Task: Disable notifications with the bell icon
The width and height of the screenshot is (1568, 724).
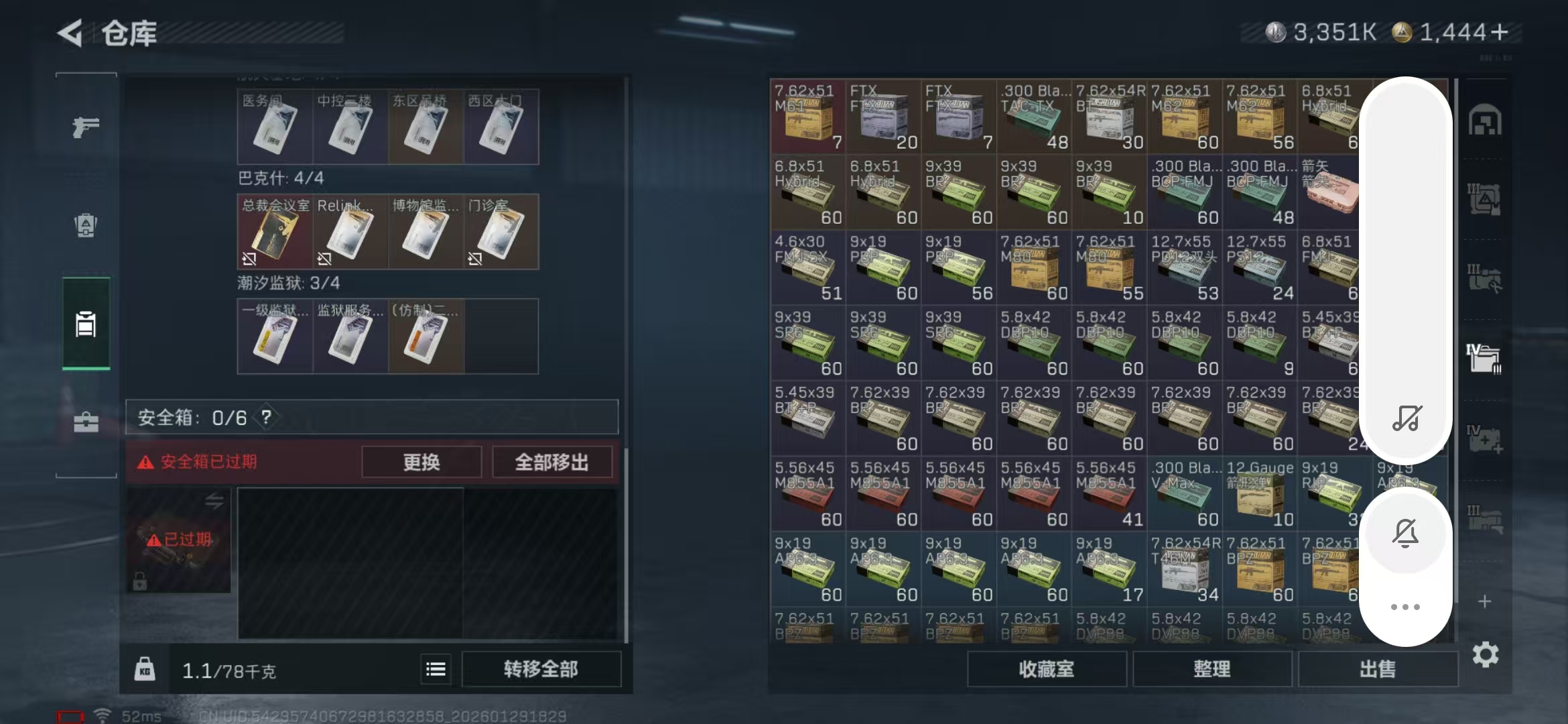Action: point(1406,532)
